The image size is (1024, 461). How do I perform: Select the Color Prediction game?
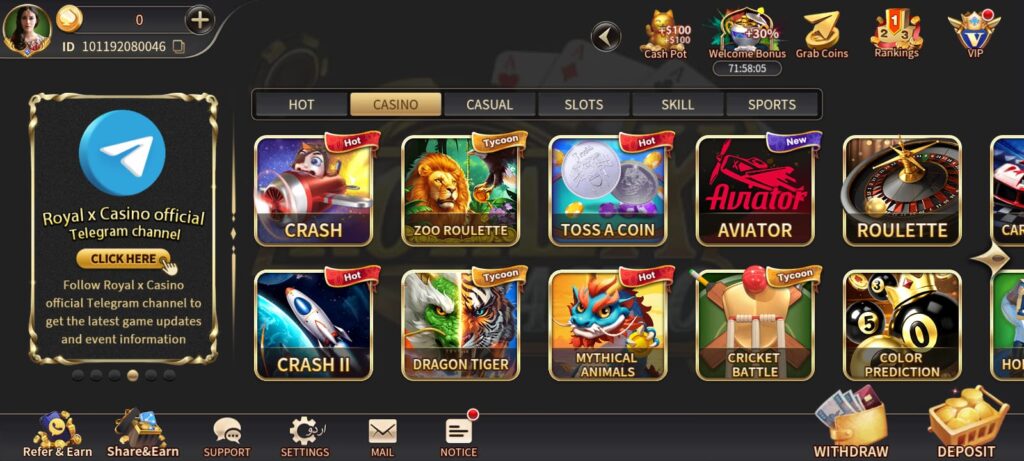pyautogui.click(x=902, y=325)
